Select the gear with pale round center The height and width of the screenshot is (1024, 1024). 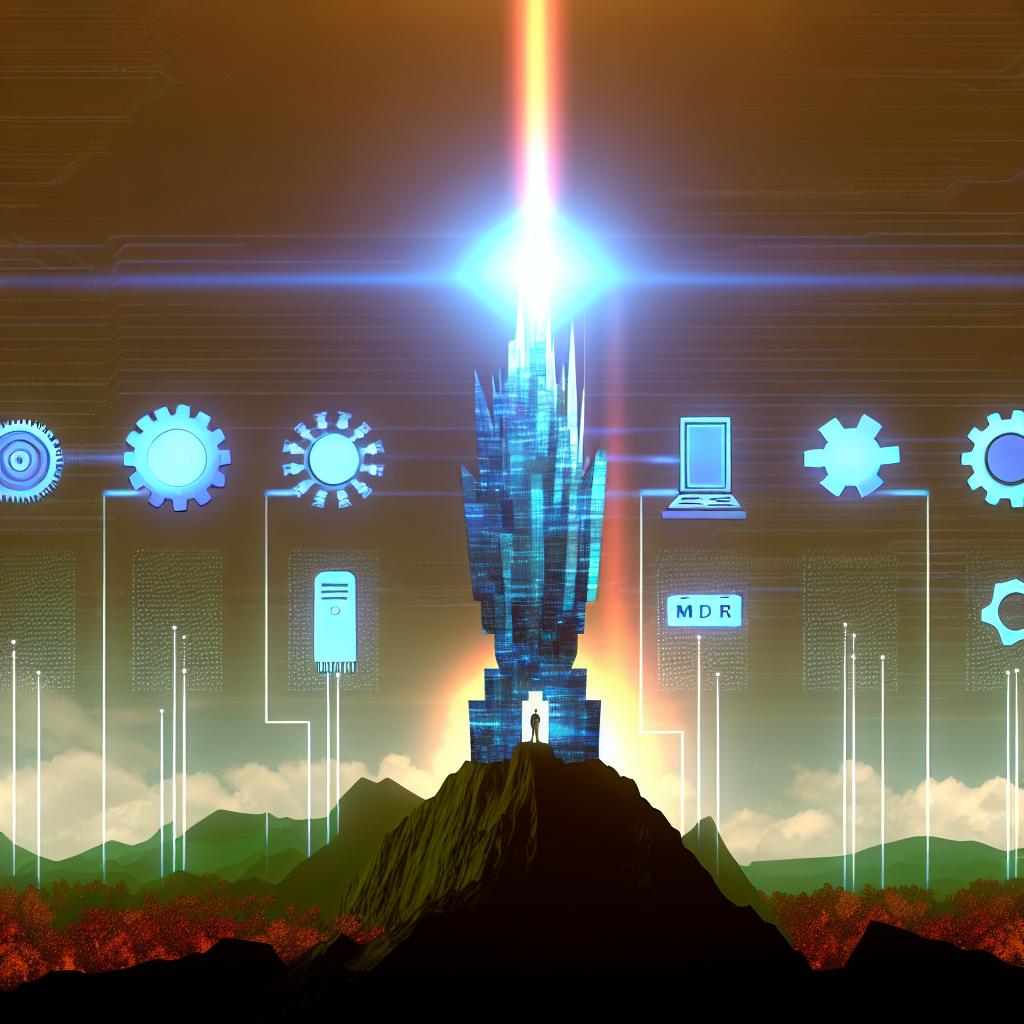click(x=177, y=457)
